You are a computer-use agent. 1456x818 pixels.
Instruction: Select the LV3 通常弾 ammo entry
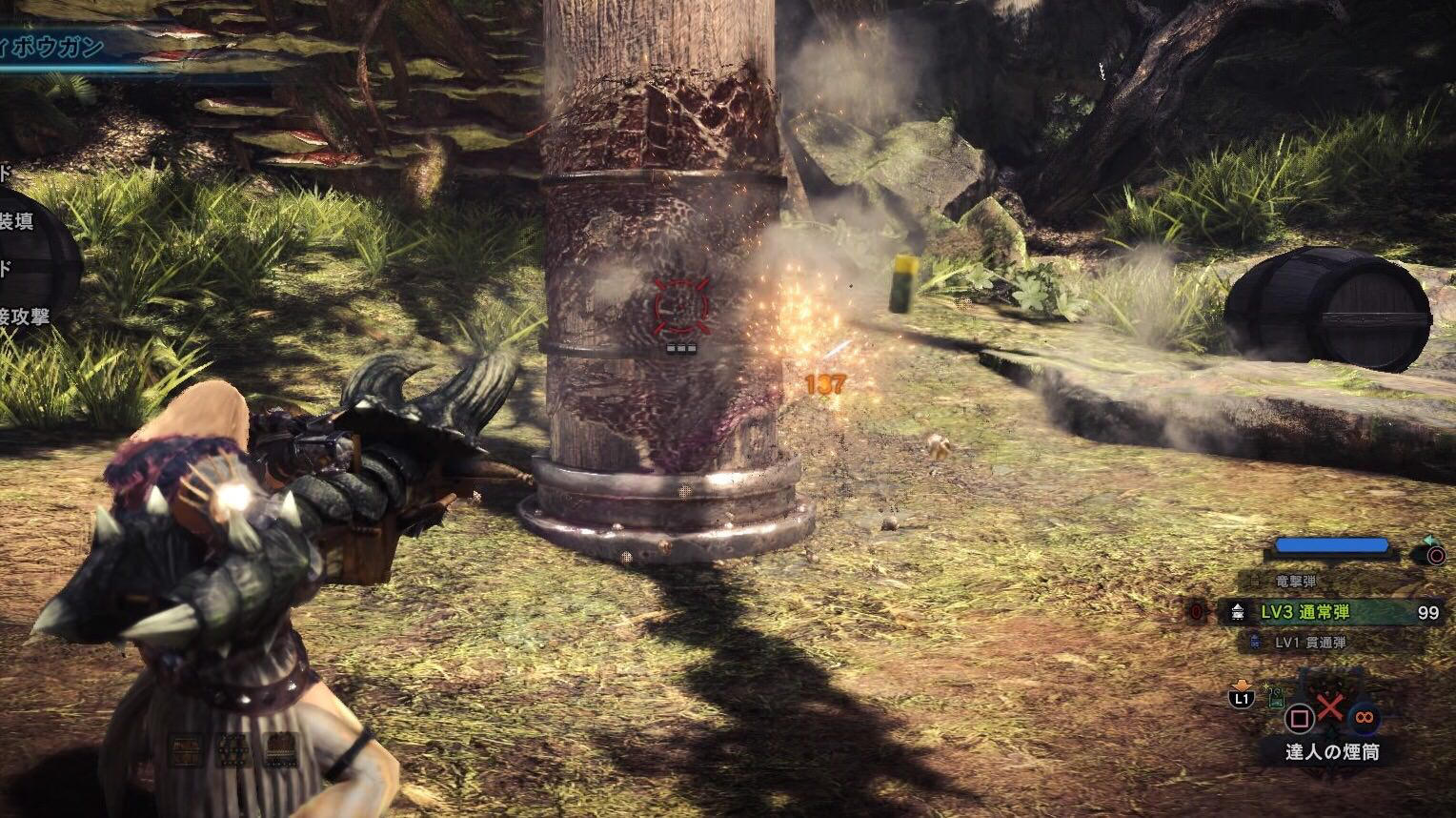click(x=1304, y=612)
